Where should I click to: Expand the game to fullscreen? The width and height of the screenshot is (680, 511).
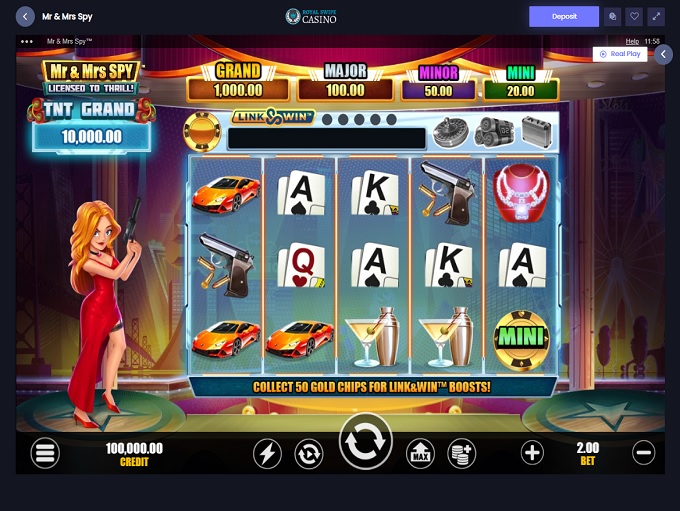pyautogui.click(x=656, y=16)
